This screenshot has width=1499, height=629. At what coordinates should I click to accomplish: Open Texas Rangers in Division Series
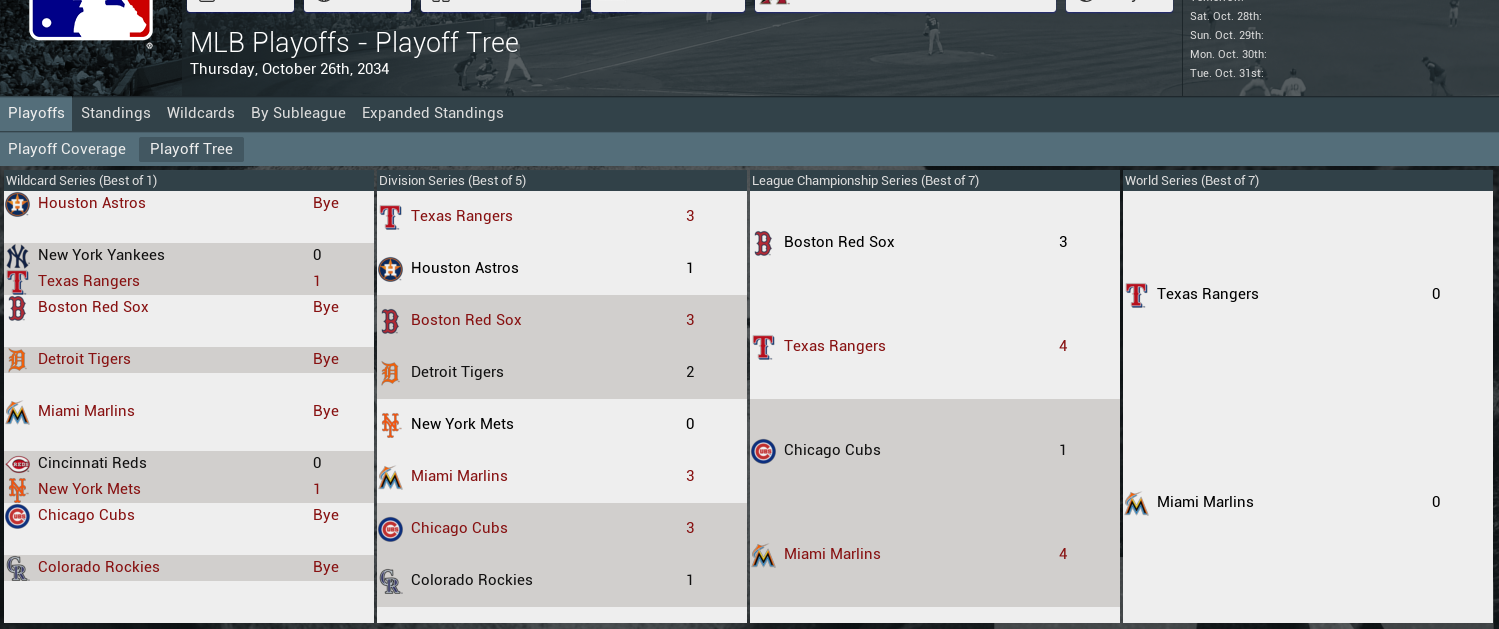coord(462,216)
